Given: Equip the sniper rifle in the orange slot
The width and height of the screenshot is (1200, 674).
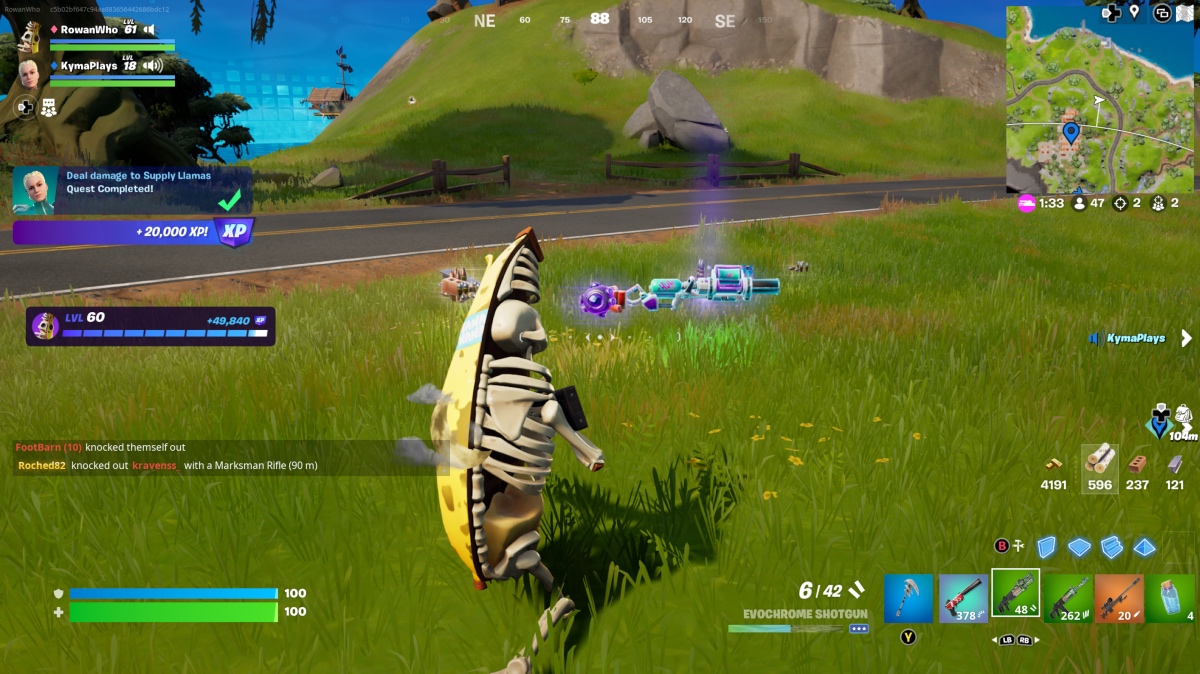Looking at the screenshot, I should point(1120,598).
